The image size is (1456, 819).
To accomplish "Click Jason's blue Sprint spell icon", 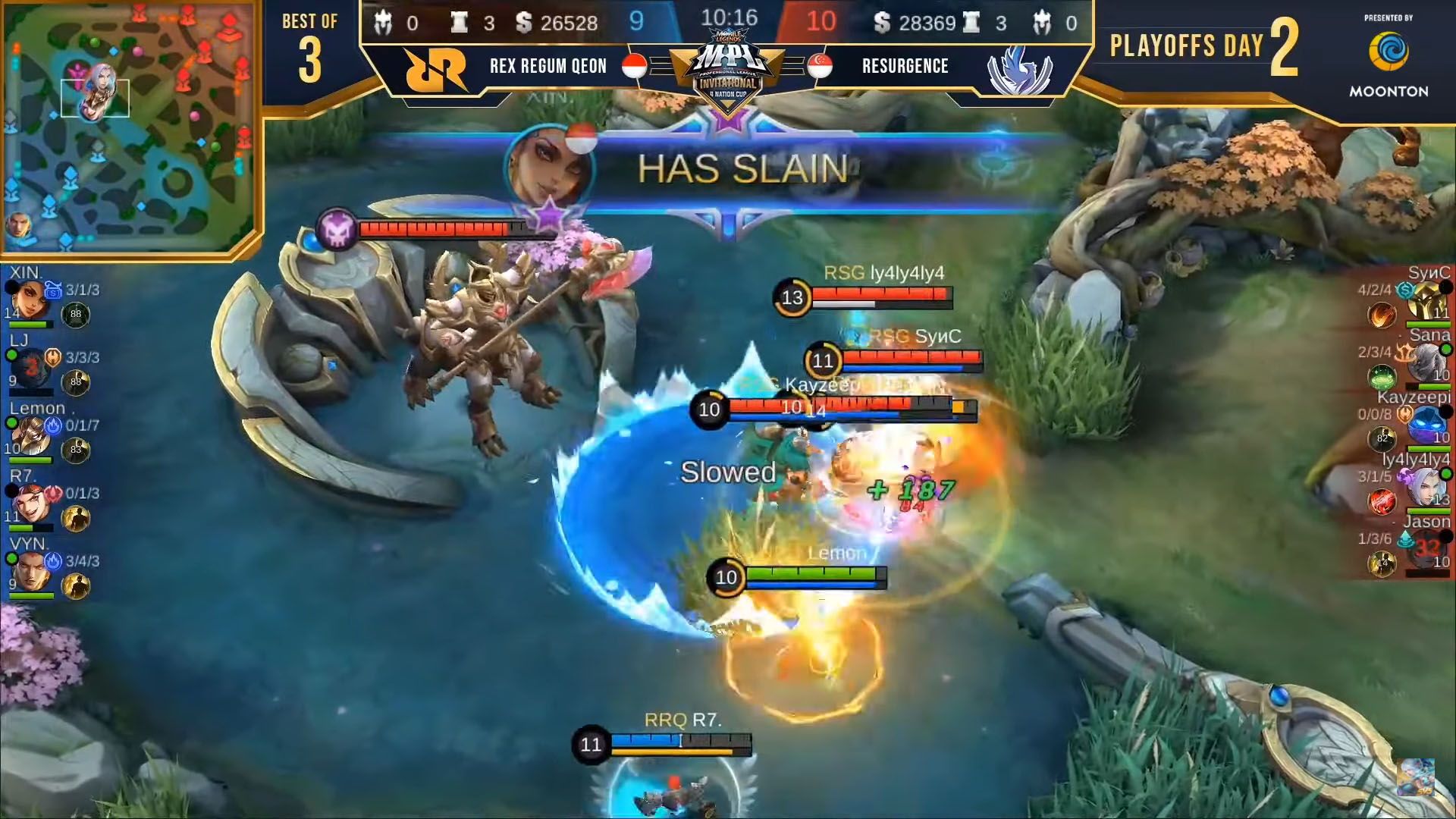I will coord(1406,538).
